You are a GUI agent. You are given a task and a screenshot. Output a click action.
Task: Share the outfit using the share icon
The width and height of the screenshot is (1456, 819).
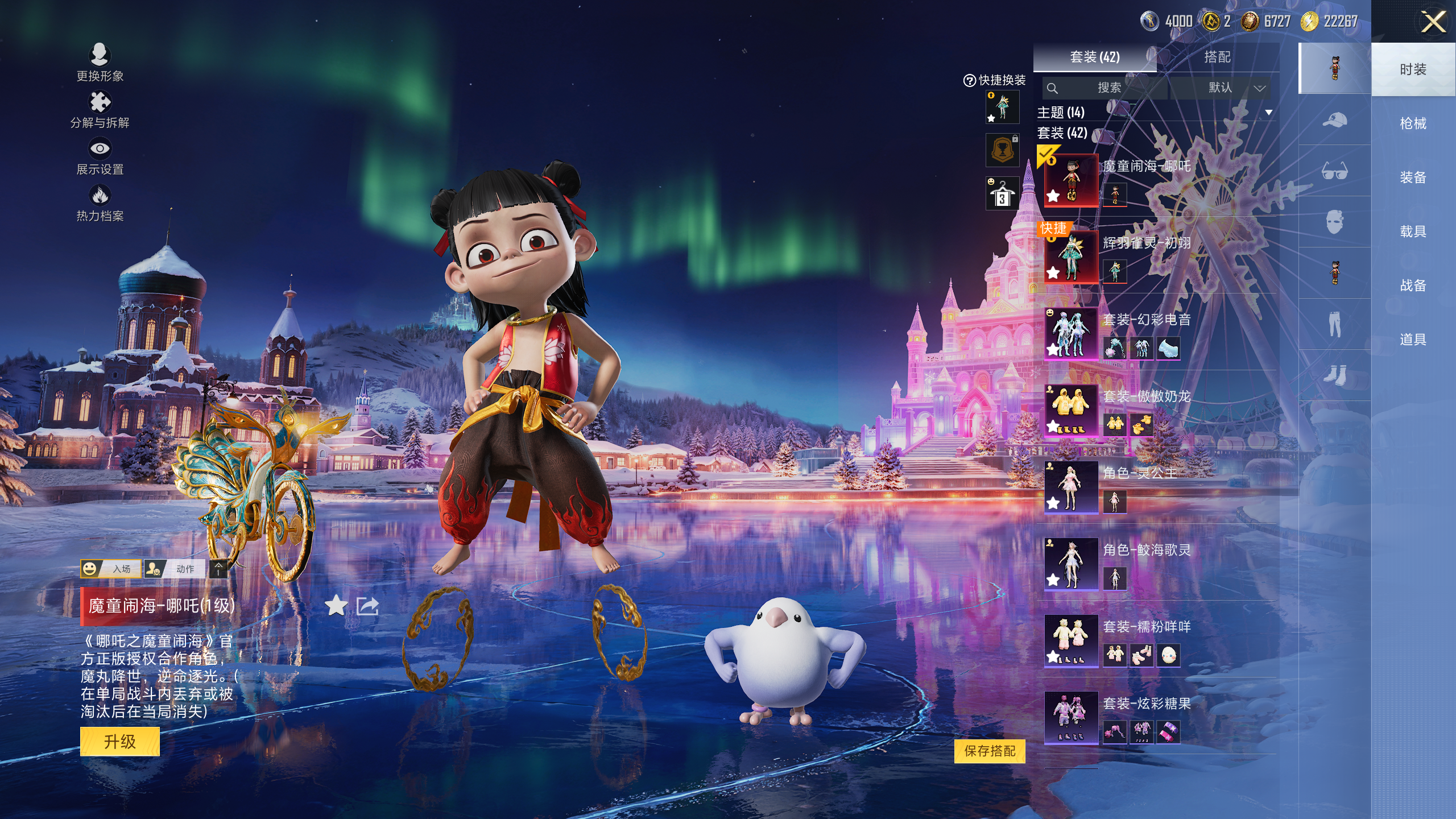[367, 606]
